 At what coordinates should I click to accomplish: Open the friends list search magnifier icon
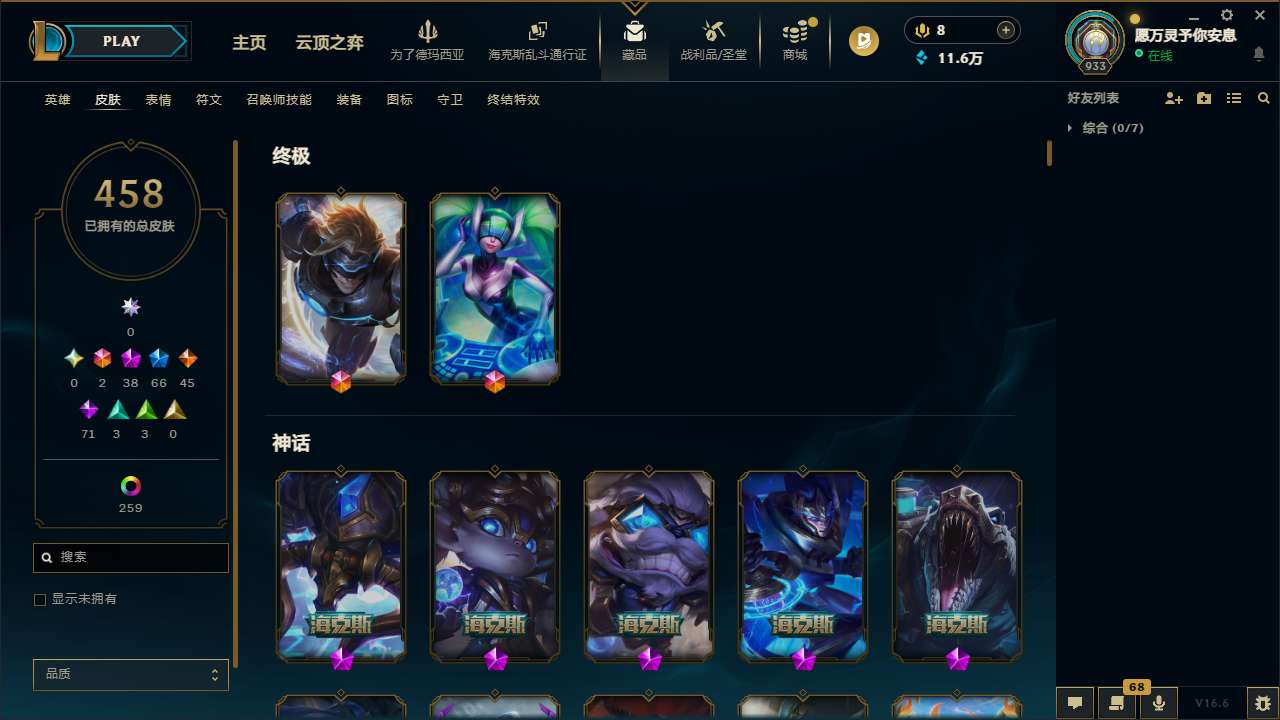(x=1264, y=98)
